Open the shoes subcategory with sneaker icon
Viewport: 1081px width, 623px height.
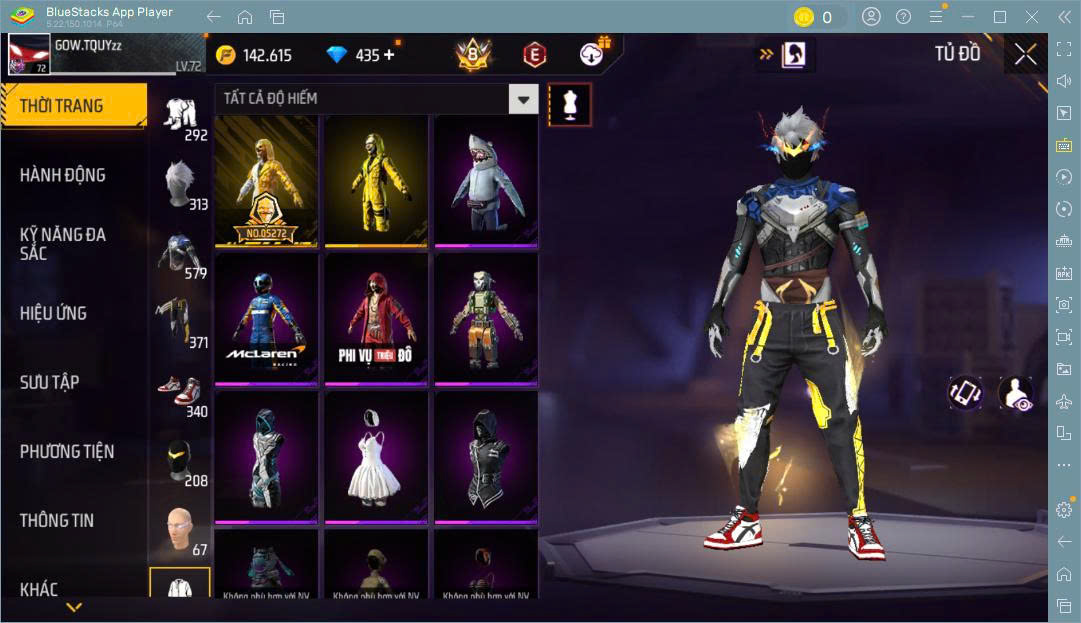180,390
